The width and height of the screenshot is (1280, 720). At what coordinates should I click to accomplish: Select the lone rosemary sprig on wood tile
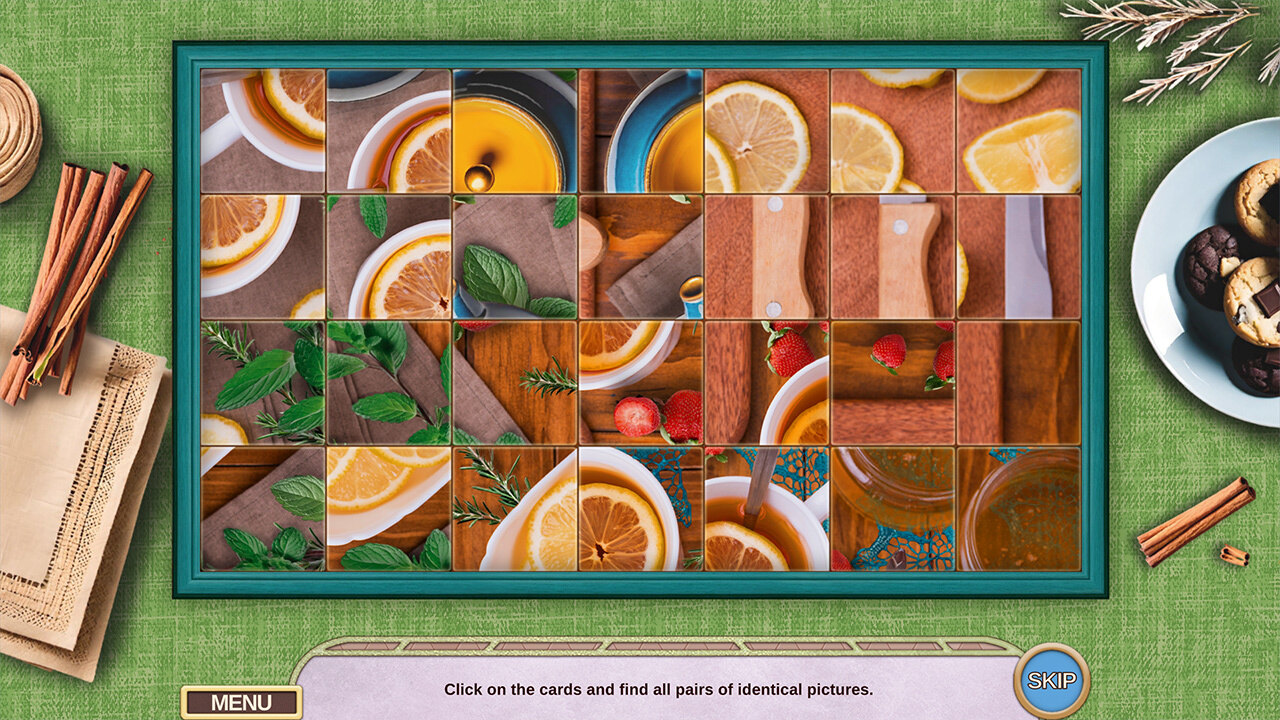tap(515, 383)
